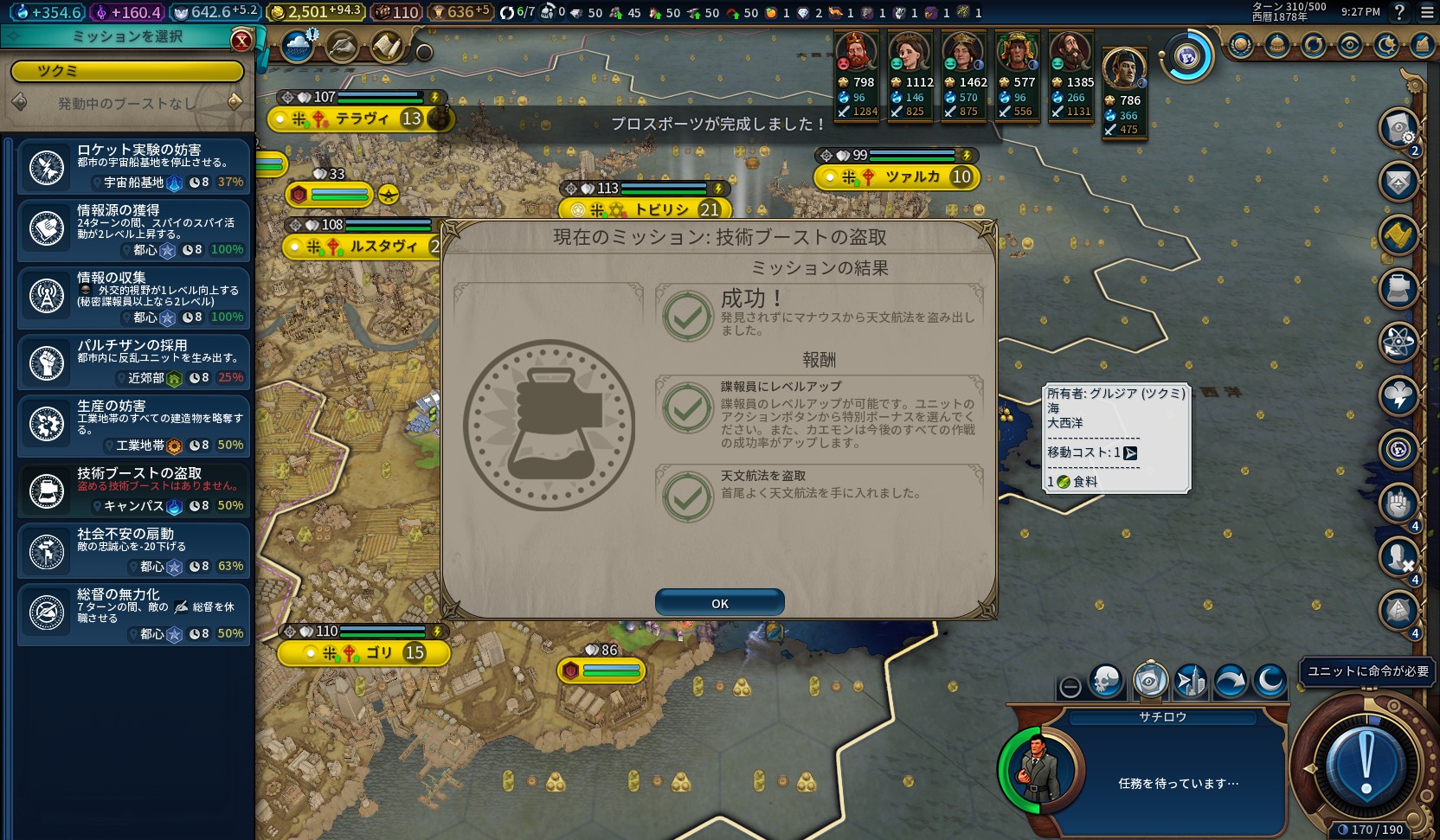
Task: Open the leader portrait with score 798
Action: 855,53
